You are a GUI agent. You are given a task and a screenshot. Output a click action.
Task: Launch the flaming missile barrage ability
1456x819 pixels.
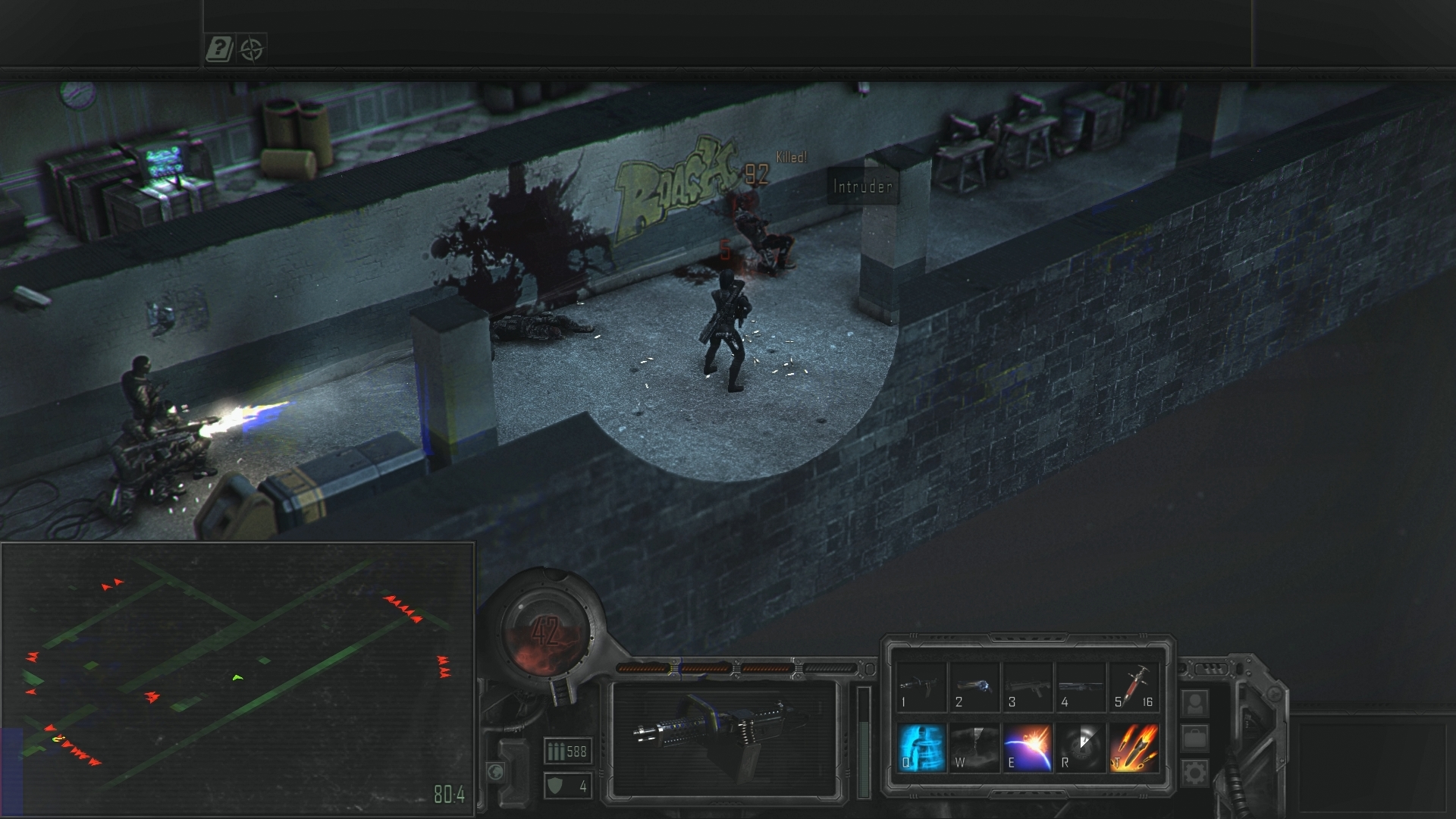pyautogui.click(x=1134, y=747)
